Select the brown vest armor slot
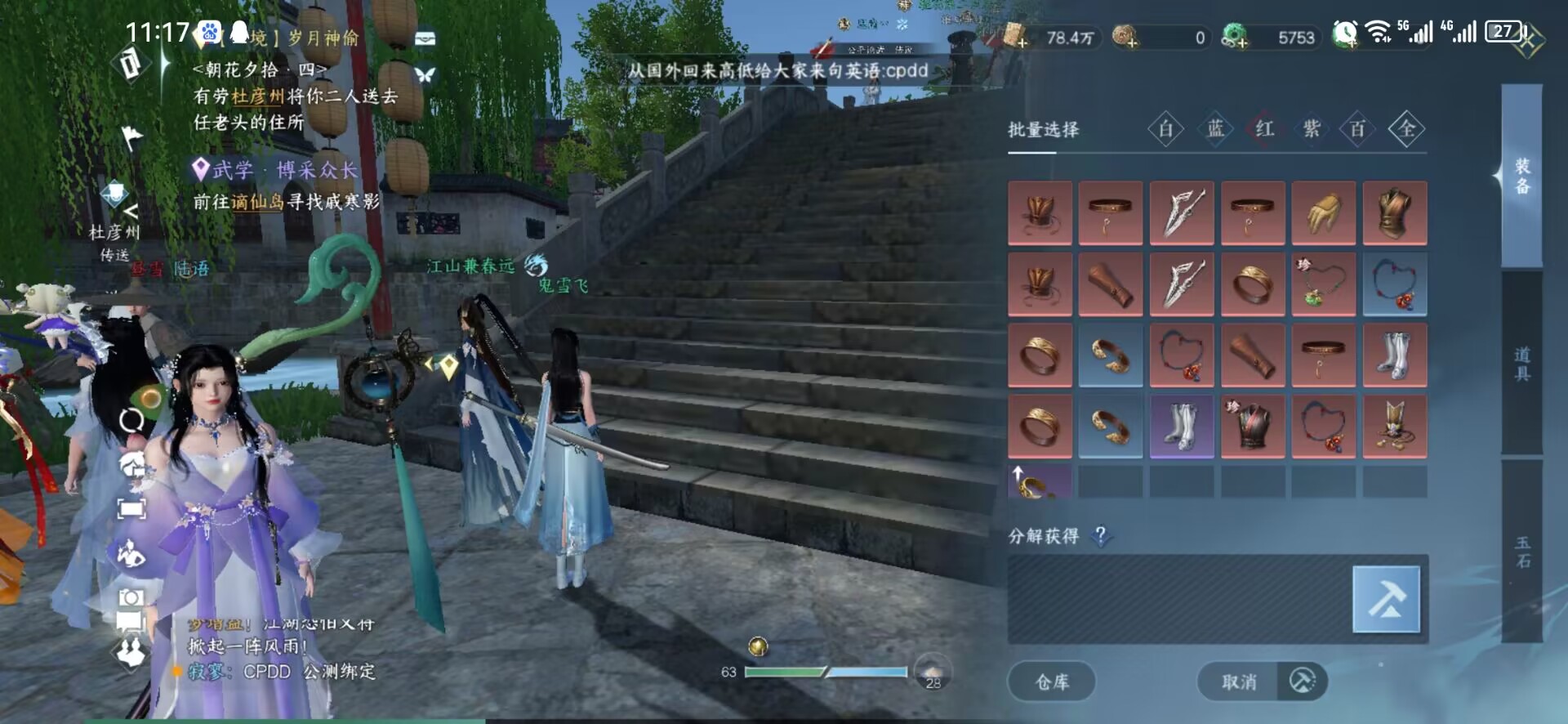 click(1395, 213)
